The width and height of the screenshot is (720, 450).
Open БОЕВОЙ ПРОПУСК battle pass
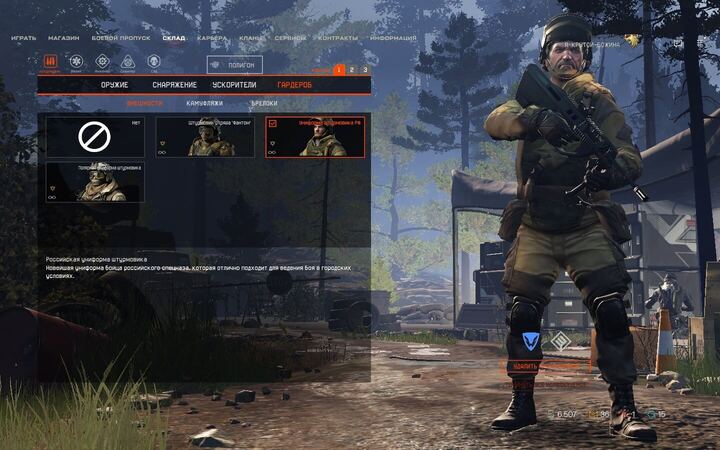(x=121, y=38)
